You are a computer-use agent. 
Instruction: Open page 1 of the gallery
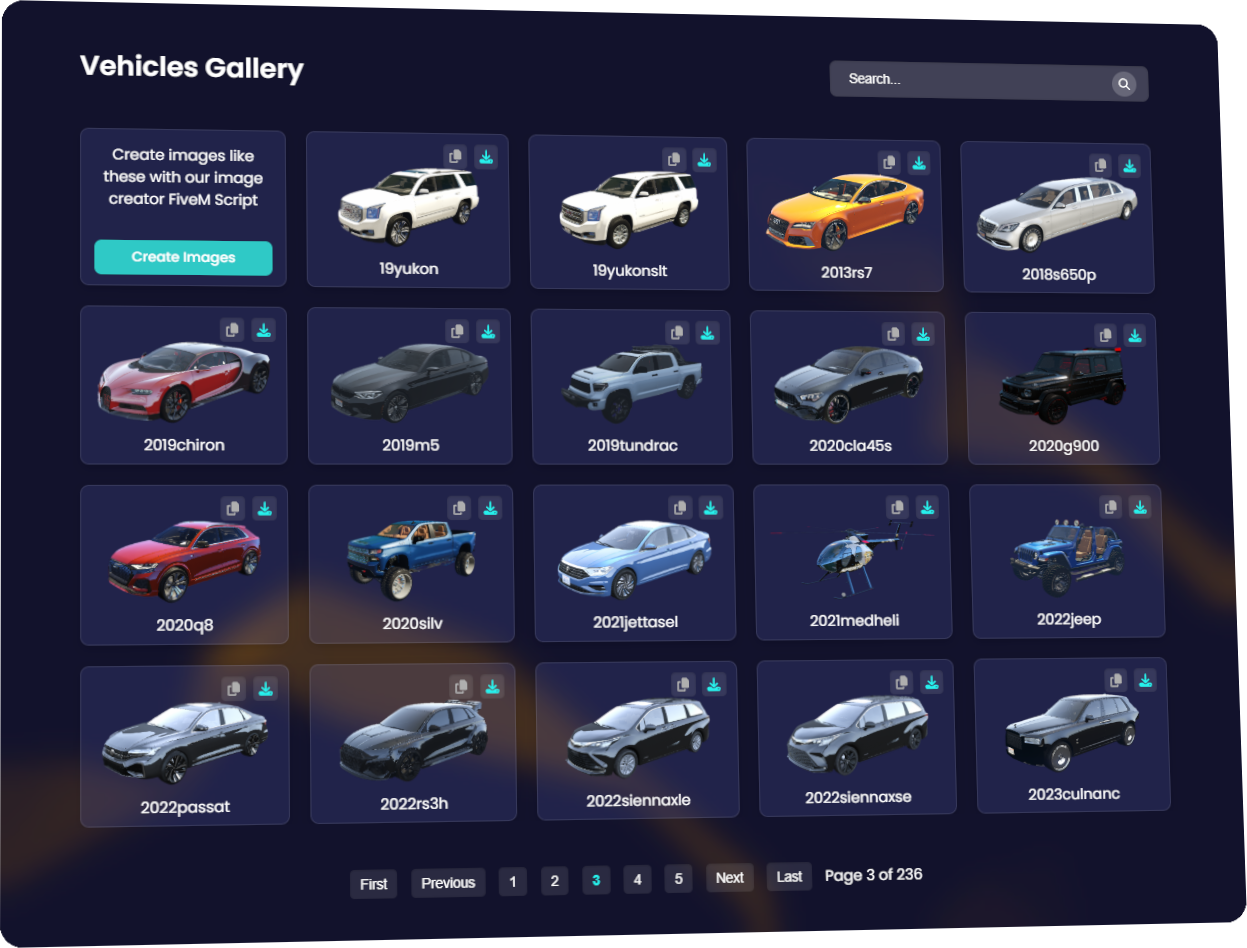tap(513, 882)
